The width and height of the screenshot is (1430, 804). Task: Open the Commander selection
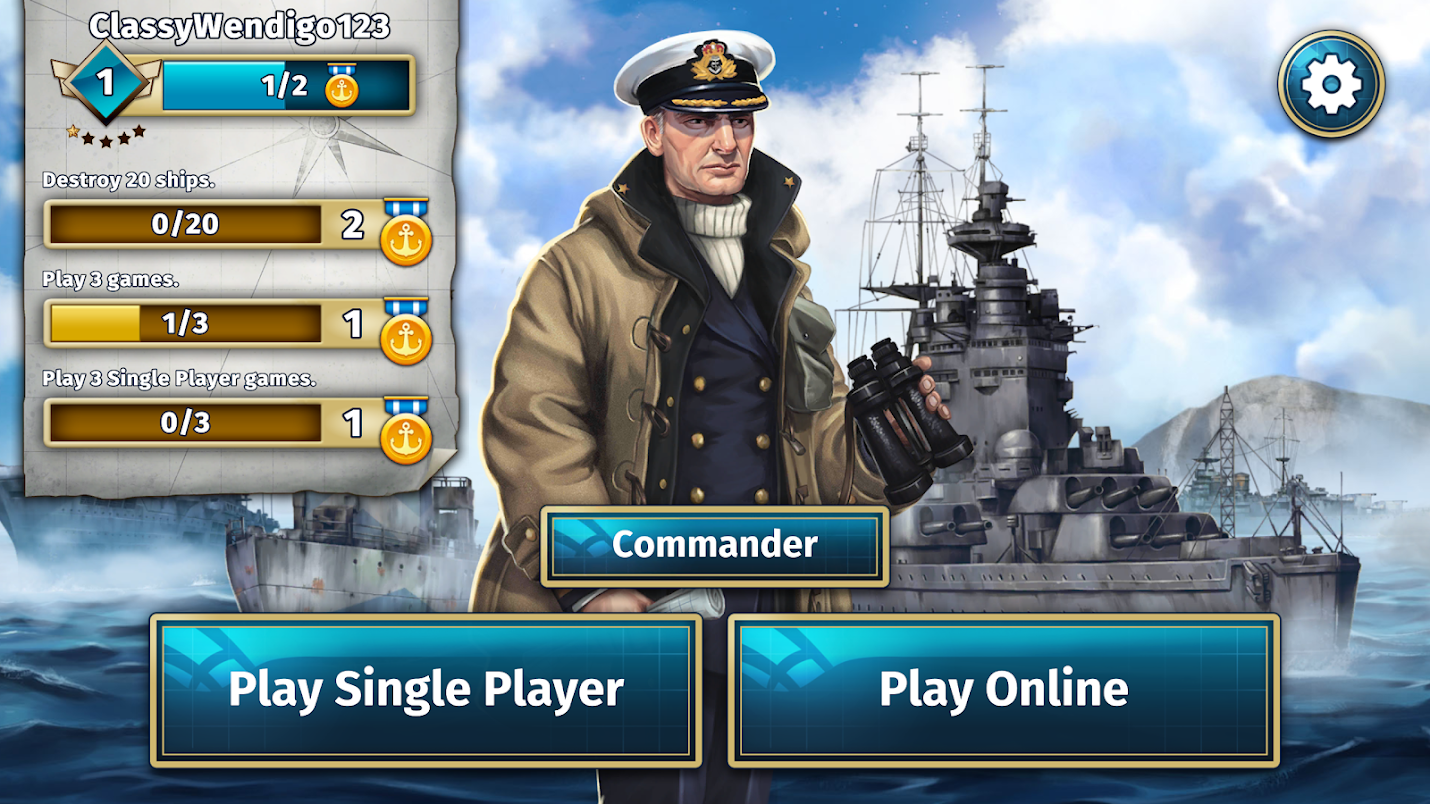click(714, 546)
